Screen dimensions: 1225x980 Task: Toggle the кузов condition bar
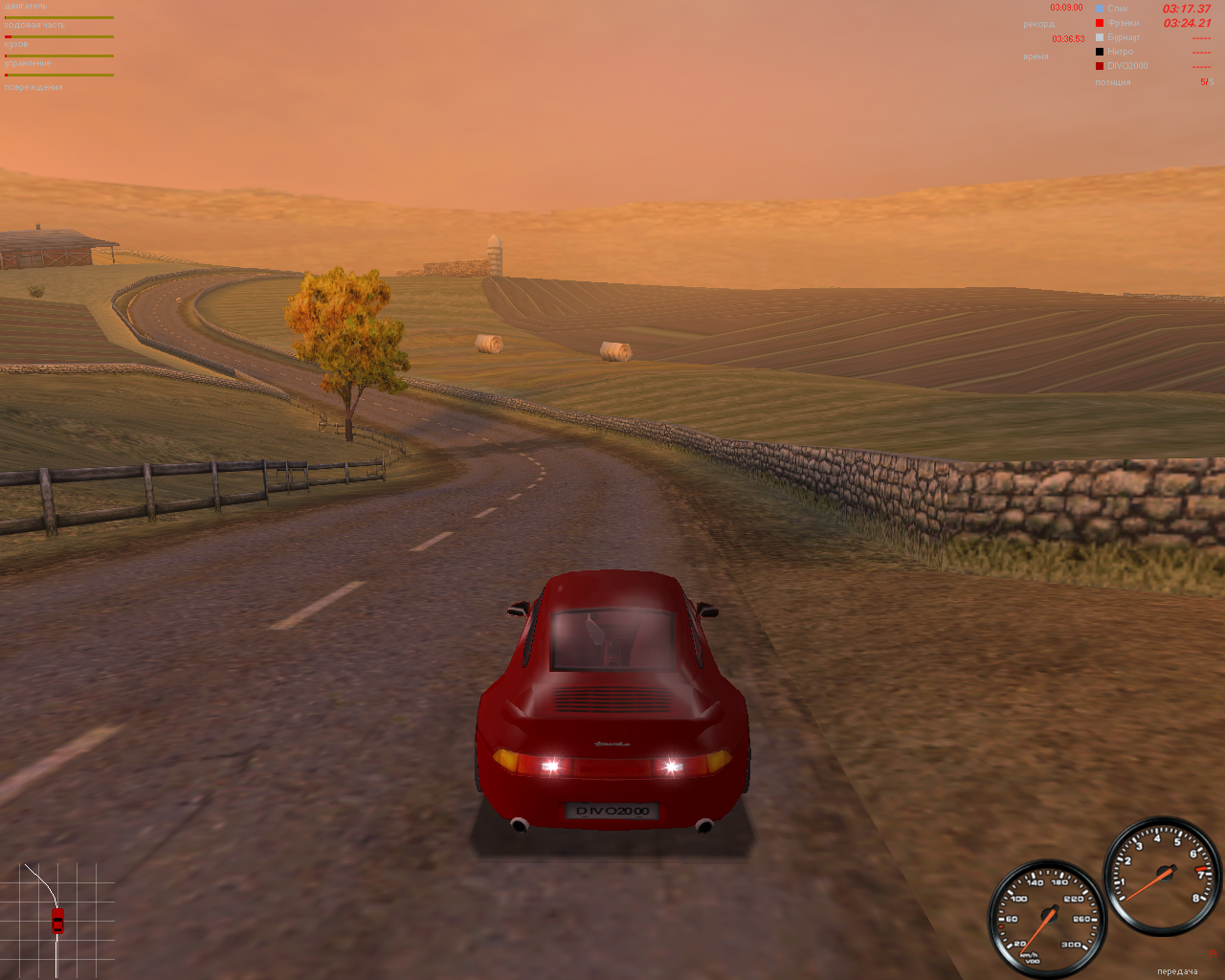[x=57, y=56]
